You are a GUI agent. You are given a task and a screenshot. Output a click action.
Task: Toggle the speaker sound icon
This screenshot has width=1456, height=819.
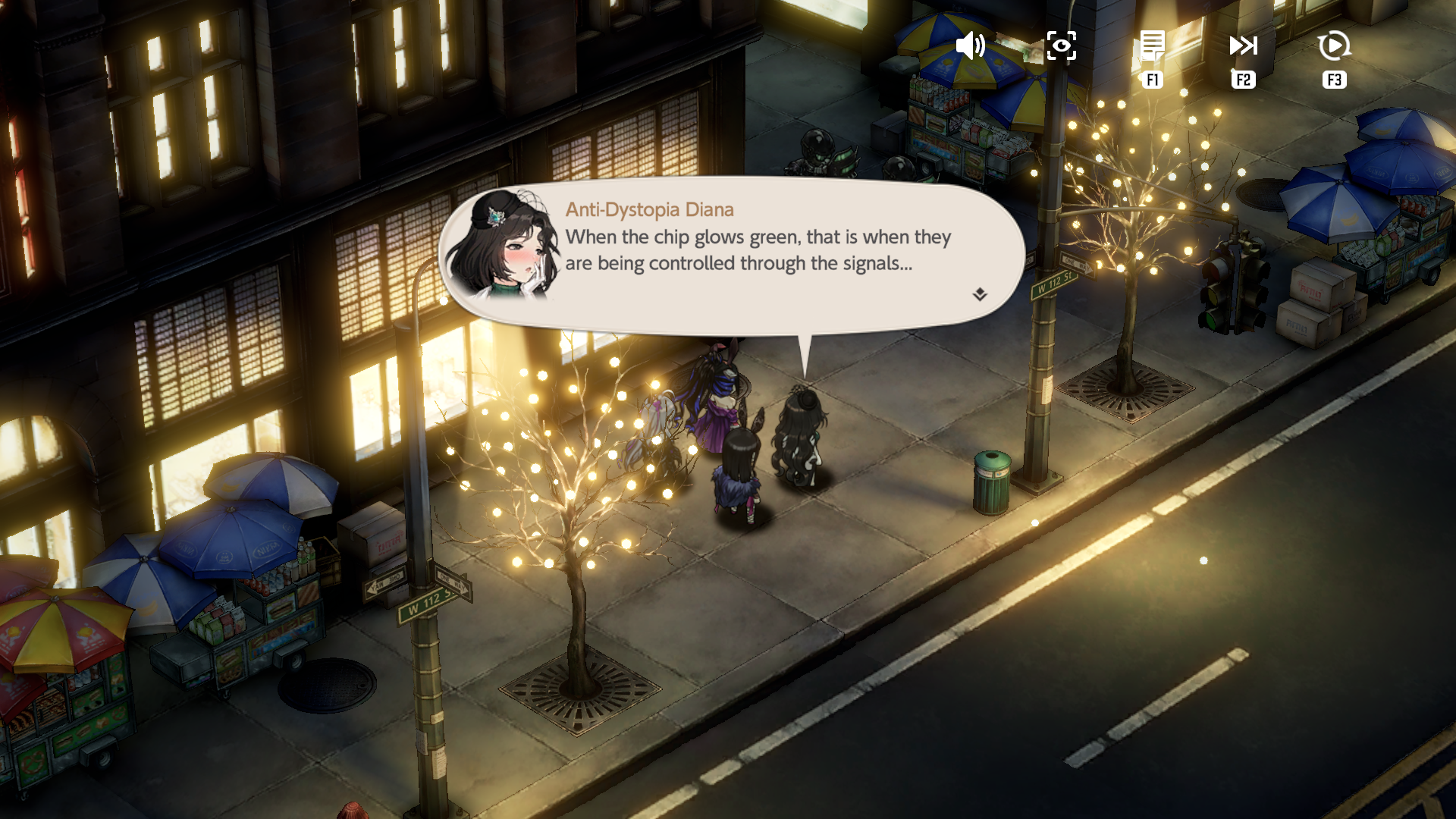[x=970, y=46]
